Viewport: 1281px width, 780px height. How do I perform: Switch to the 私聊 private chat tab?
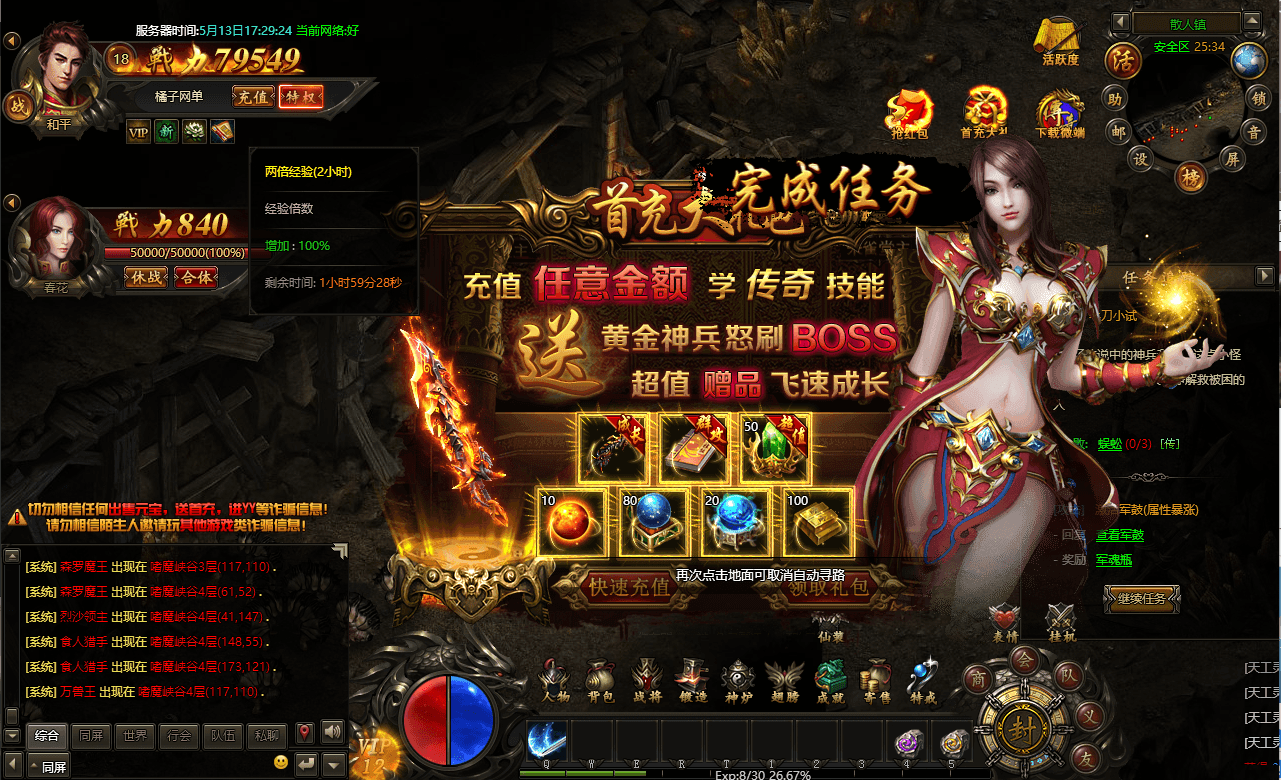pos(265,735)
